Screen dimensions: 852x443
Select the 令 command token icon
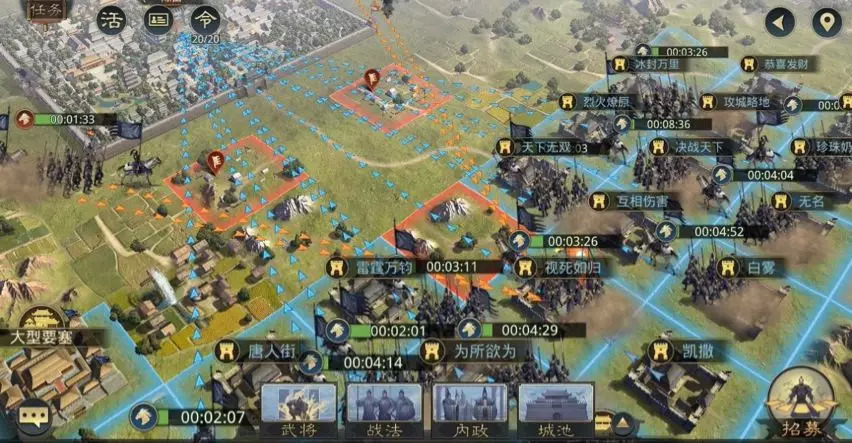click(x=205, y=19)
